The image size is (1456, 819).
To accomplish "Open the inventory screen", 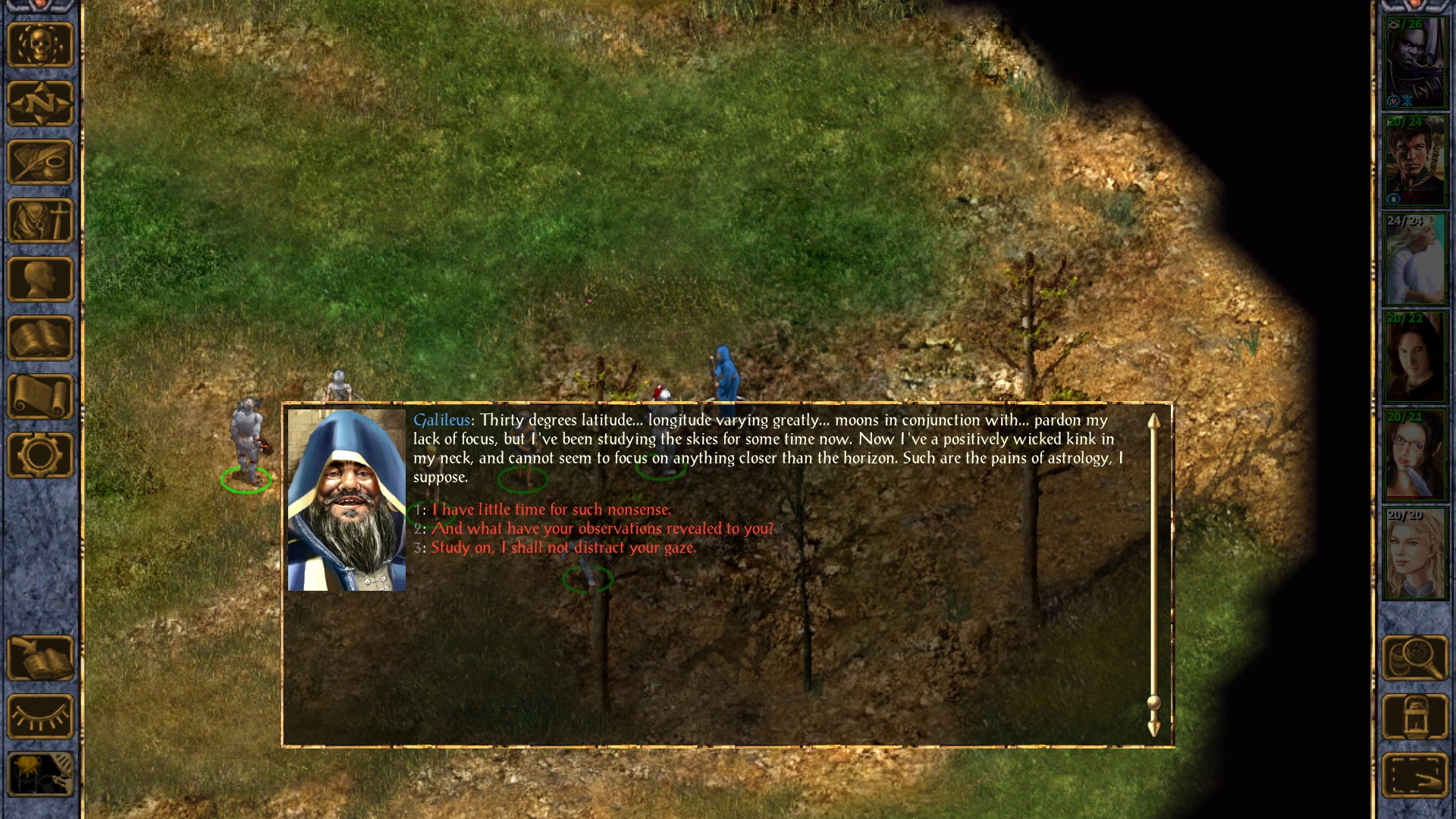I will 40,221.
